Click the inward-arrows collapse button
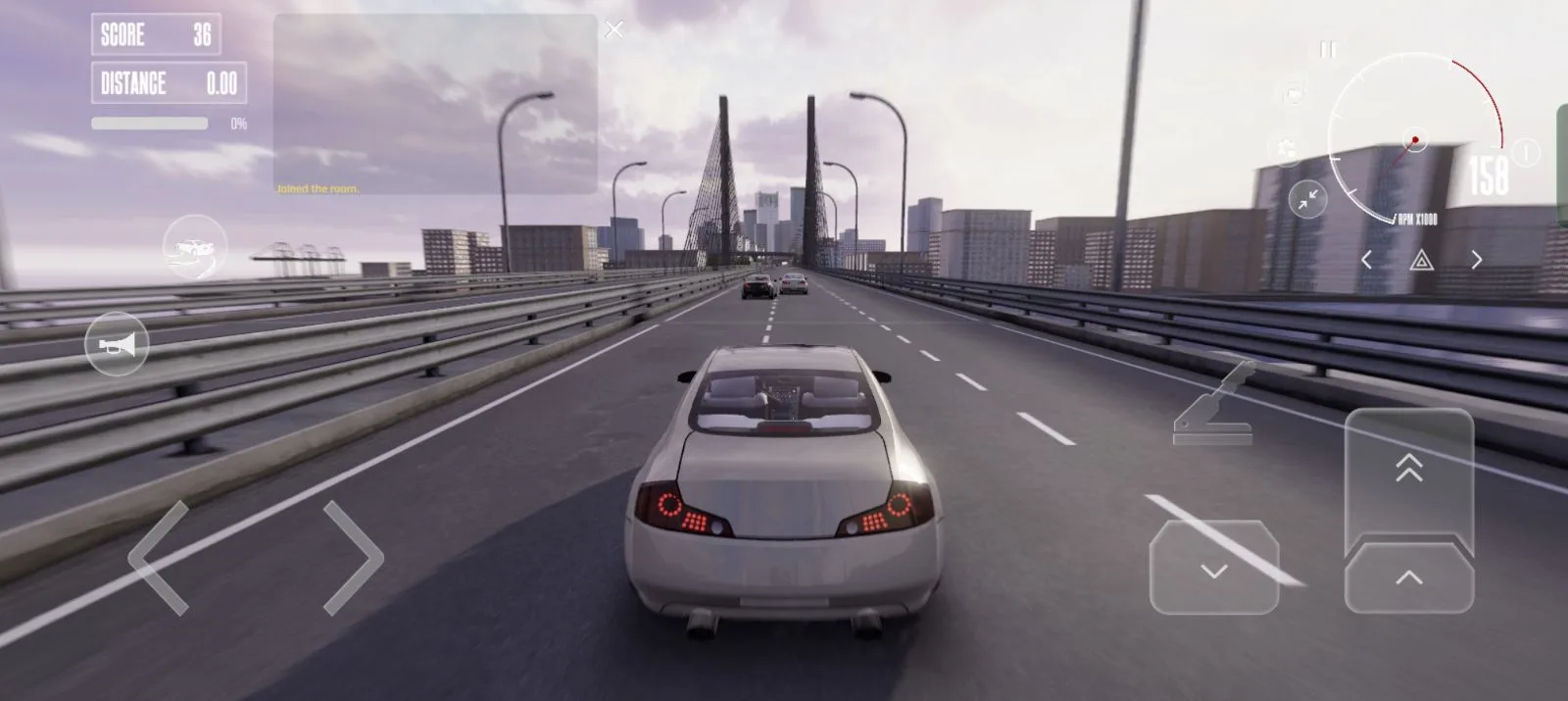This screenshot has height=701, width=1568. (1307, 200)
